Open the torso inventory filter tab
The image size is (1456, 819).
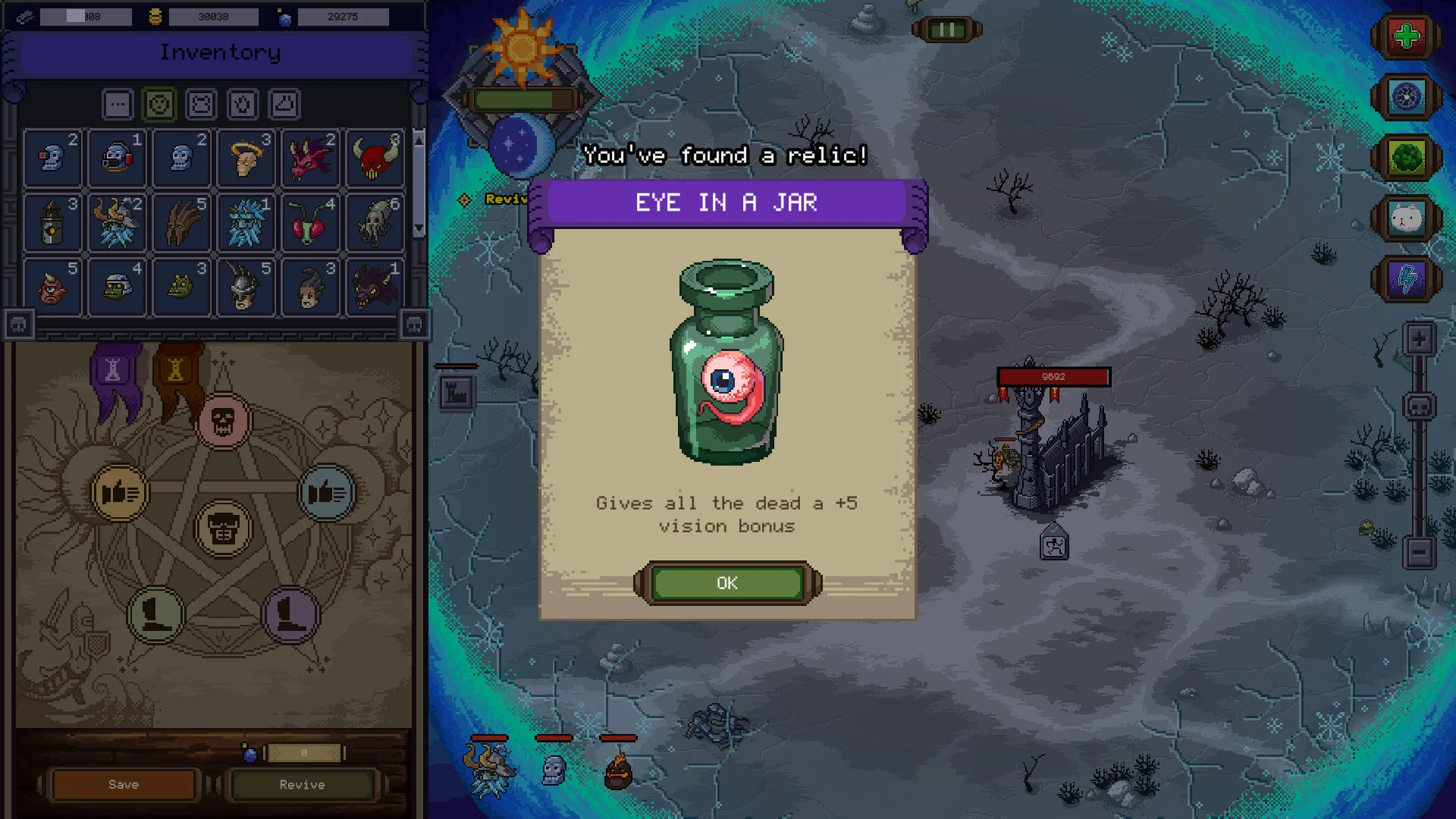200,104
